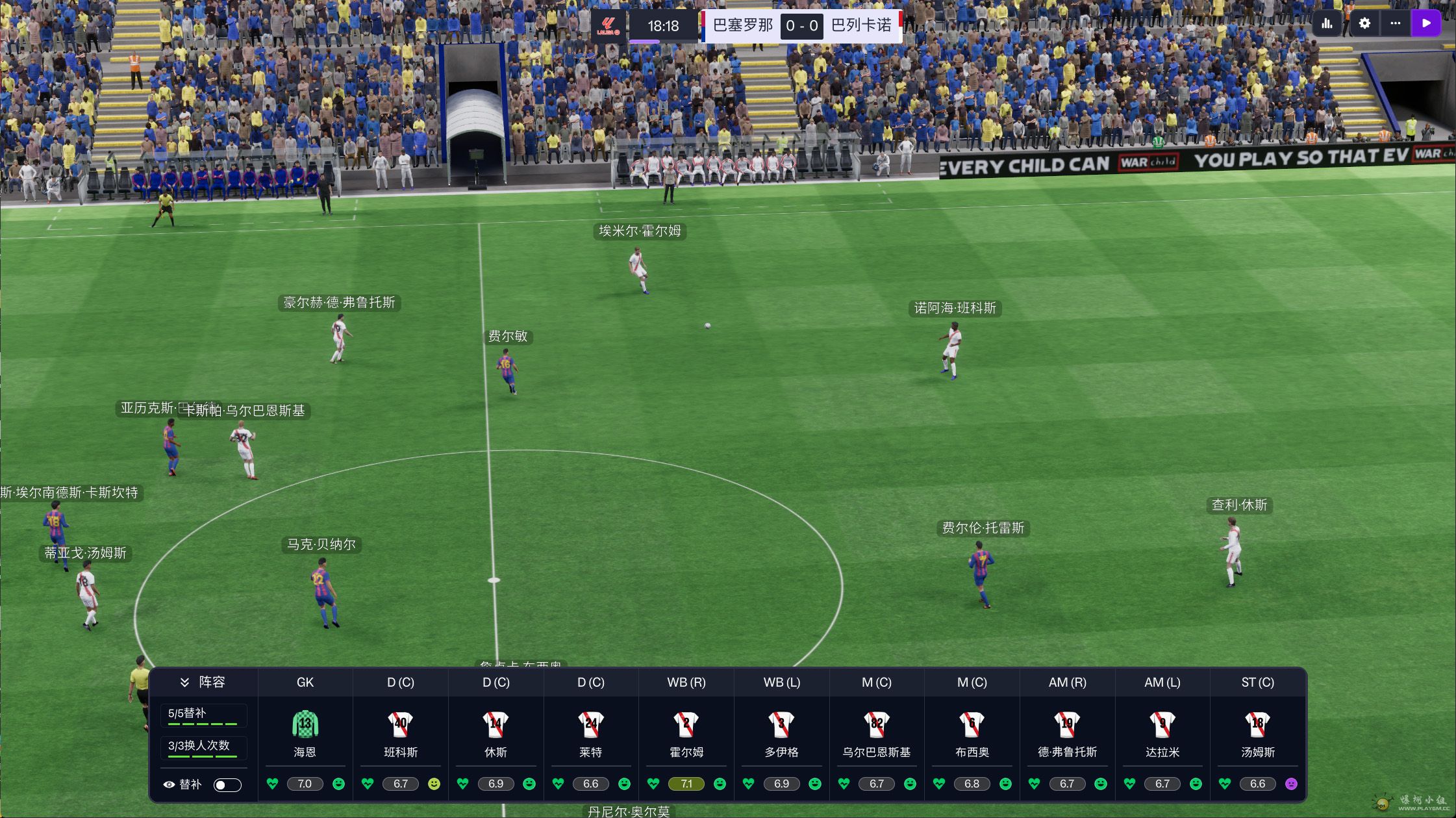Open the match stats bar-chart icon
1456x818 pixels.
click(x=1327, y=23)
